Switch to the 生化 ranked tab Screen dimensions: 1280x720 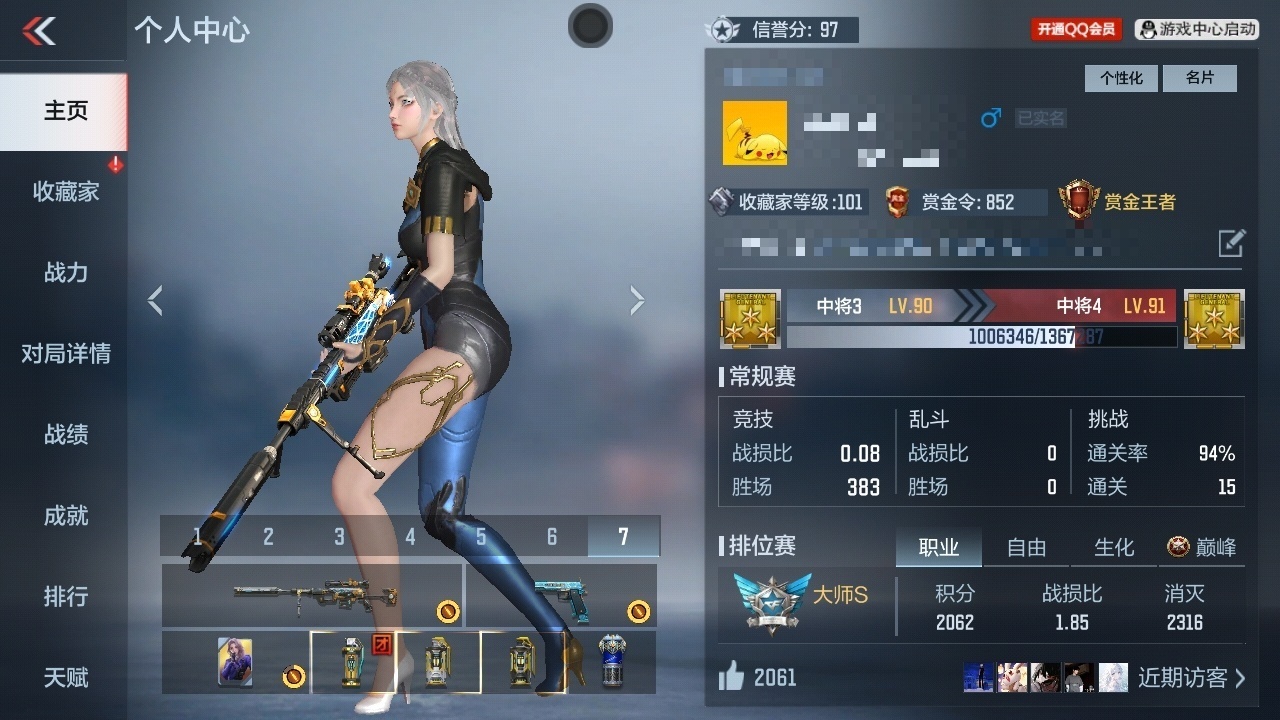[x=1114, y=547]
